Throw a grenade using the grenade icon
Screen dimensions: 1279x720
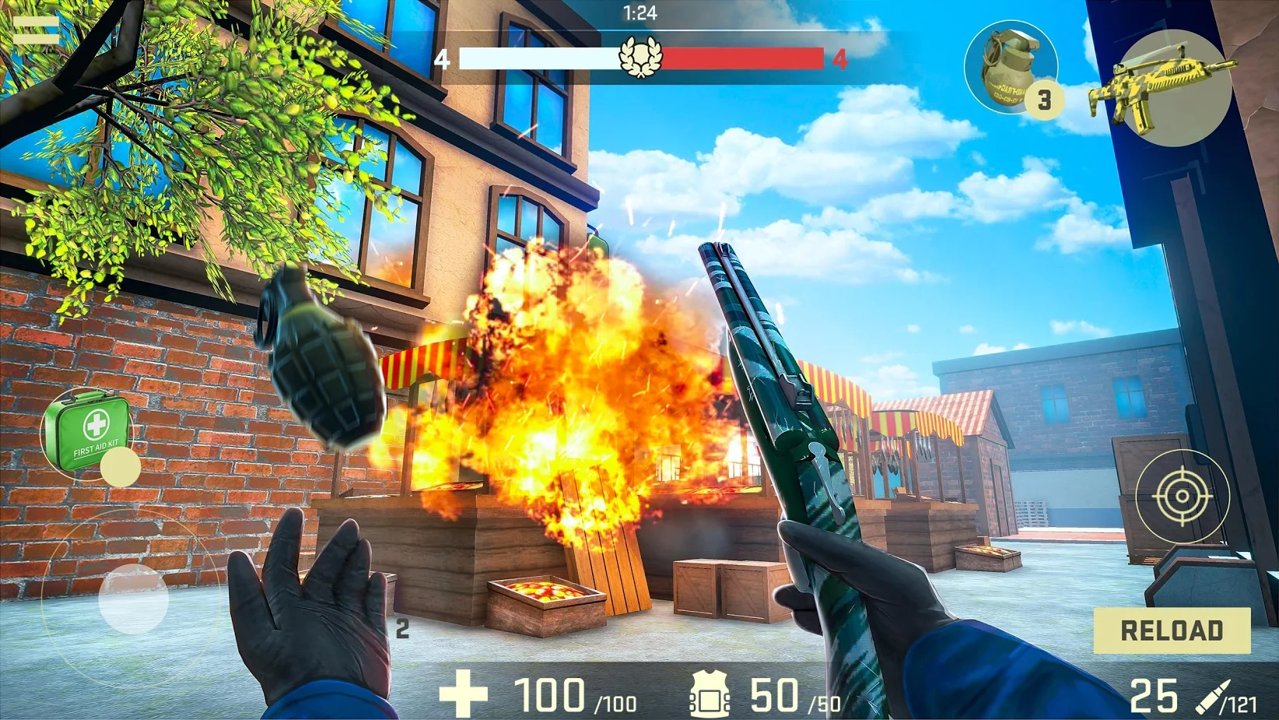coord(1010,66)
